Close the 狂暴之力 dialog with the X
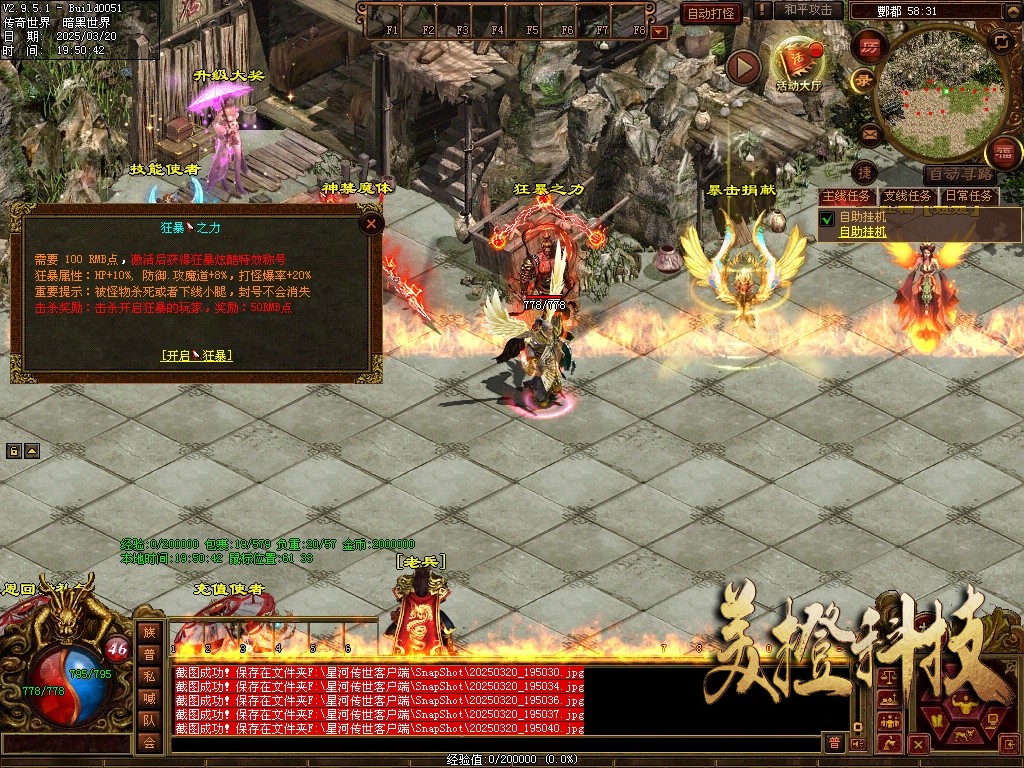Image resolution: width=1024 pixels, height=768 pixels. 371,224
